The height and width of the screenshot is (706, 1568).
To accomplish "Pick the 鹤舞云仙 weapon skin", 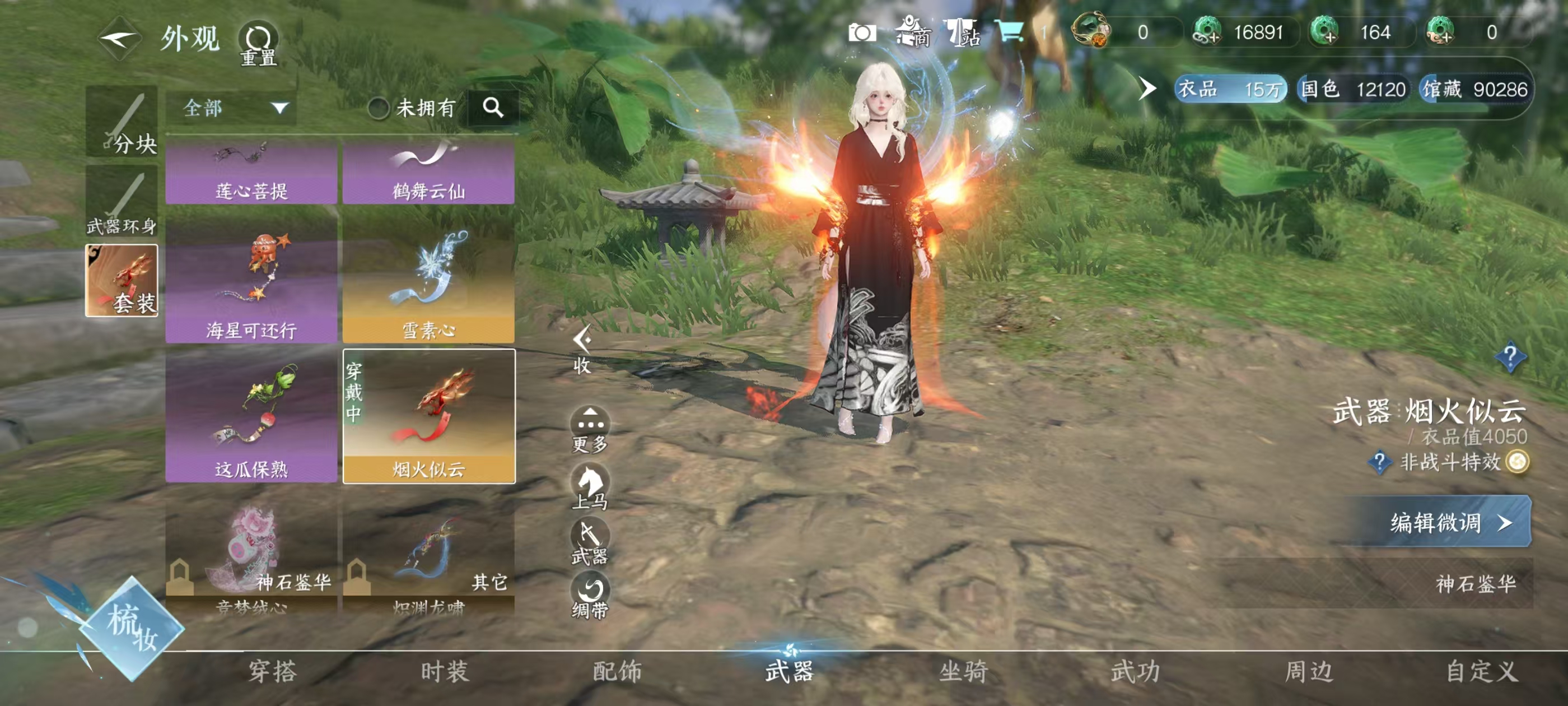I will [428, 173].
